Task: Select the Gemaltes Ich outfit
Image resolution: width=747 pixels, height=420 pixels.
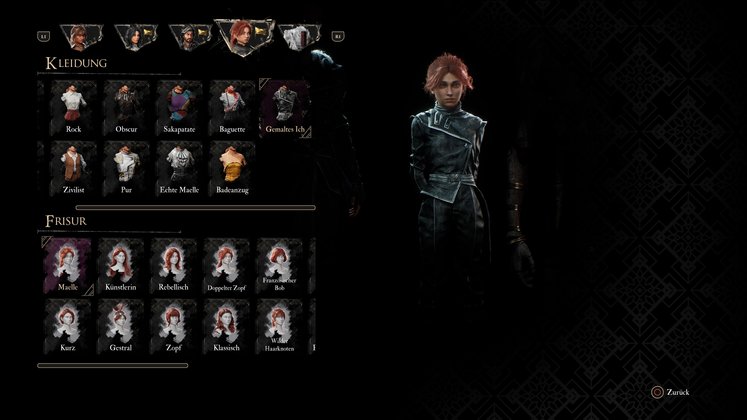Action: pyautogui.click(x=284, y=108)
